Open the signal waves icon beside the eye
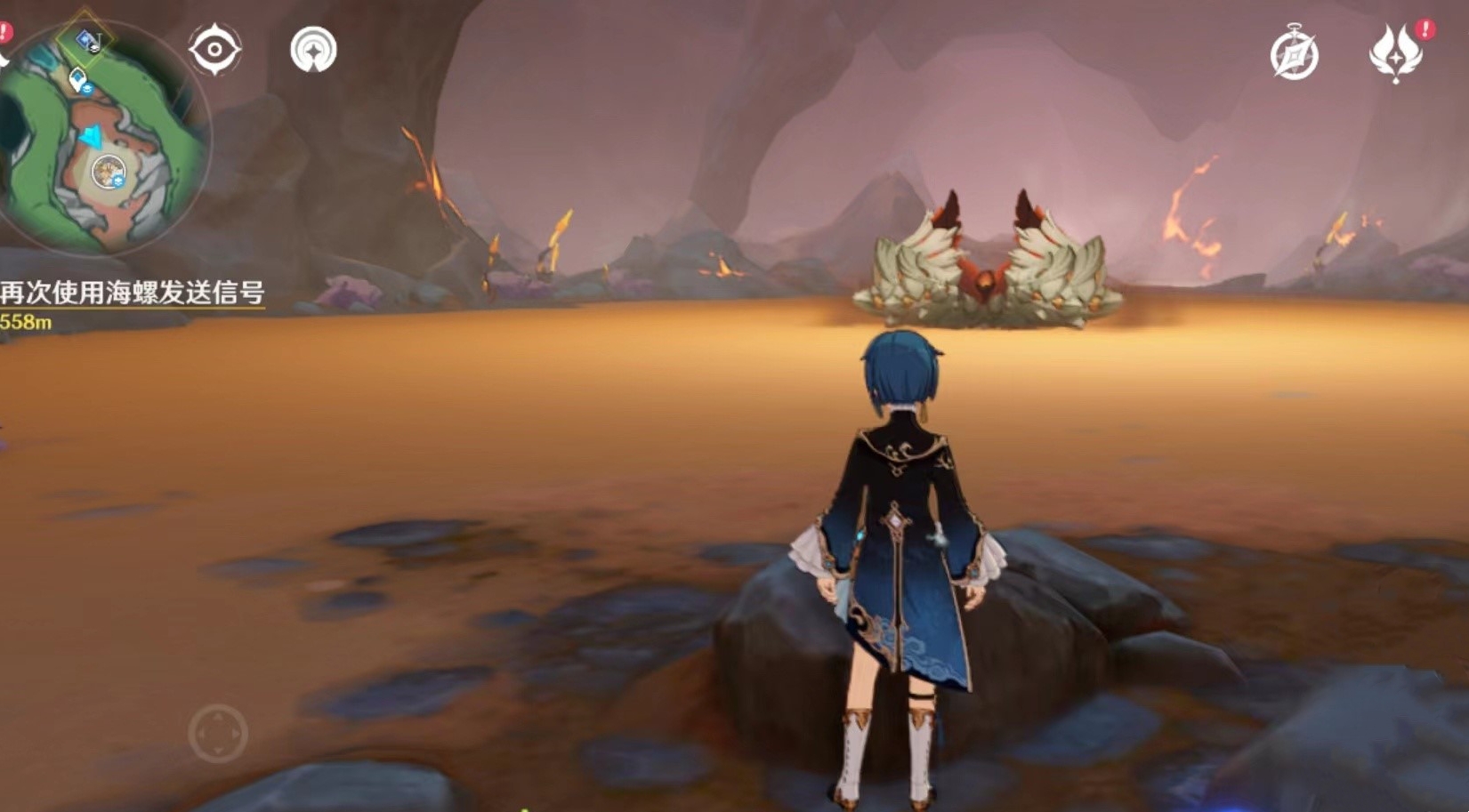1469x812 pixels. [x=313, y=50]
